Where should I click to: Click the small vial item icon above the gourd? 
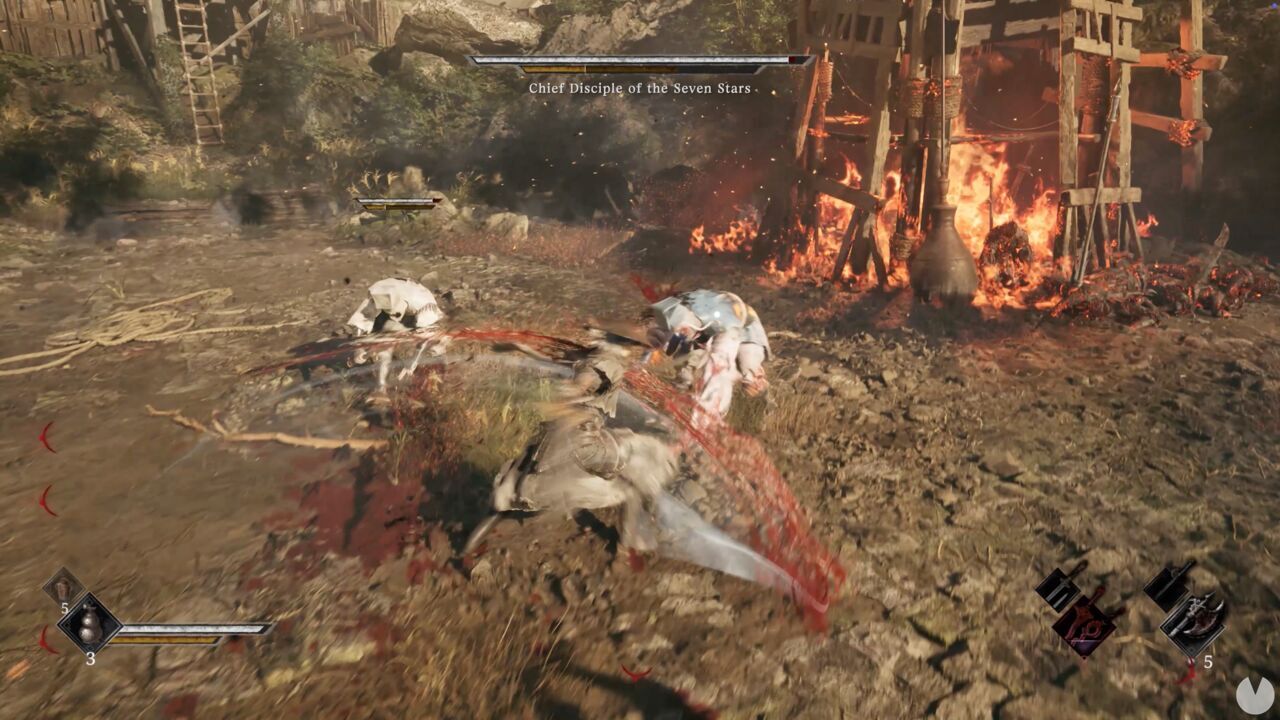(62, 588)
